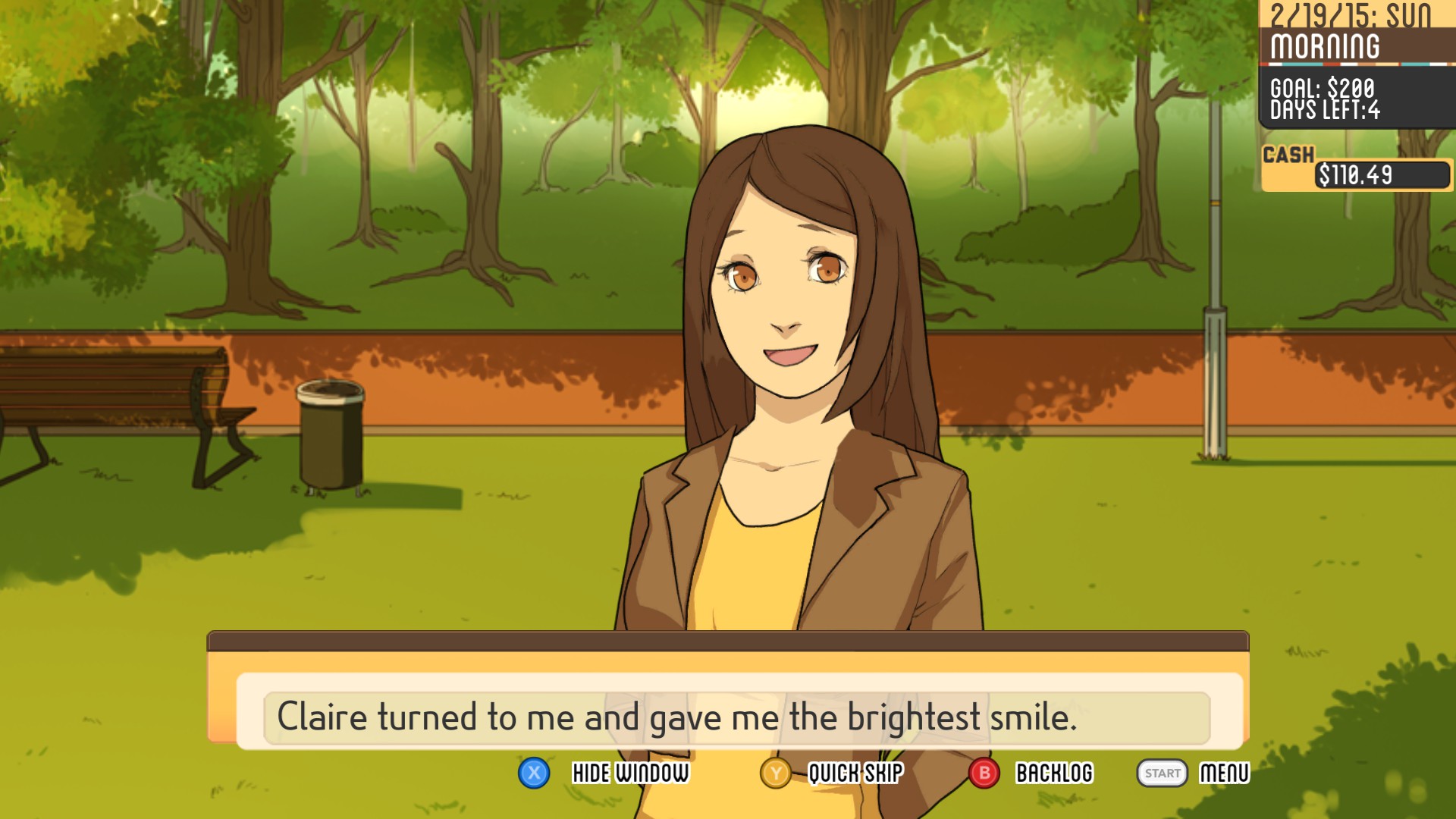Select the Cash label in the money panel

1288,156
